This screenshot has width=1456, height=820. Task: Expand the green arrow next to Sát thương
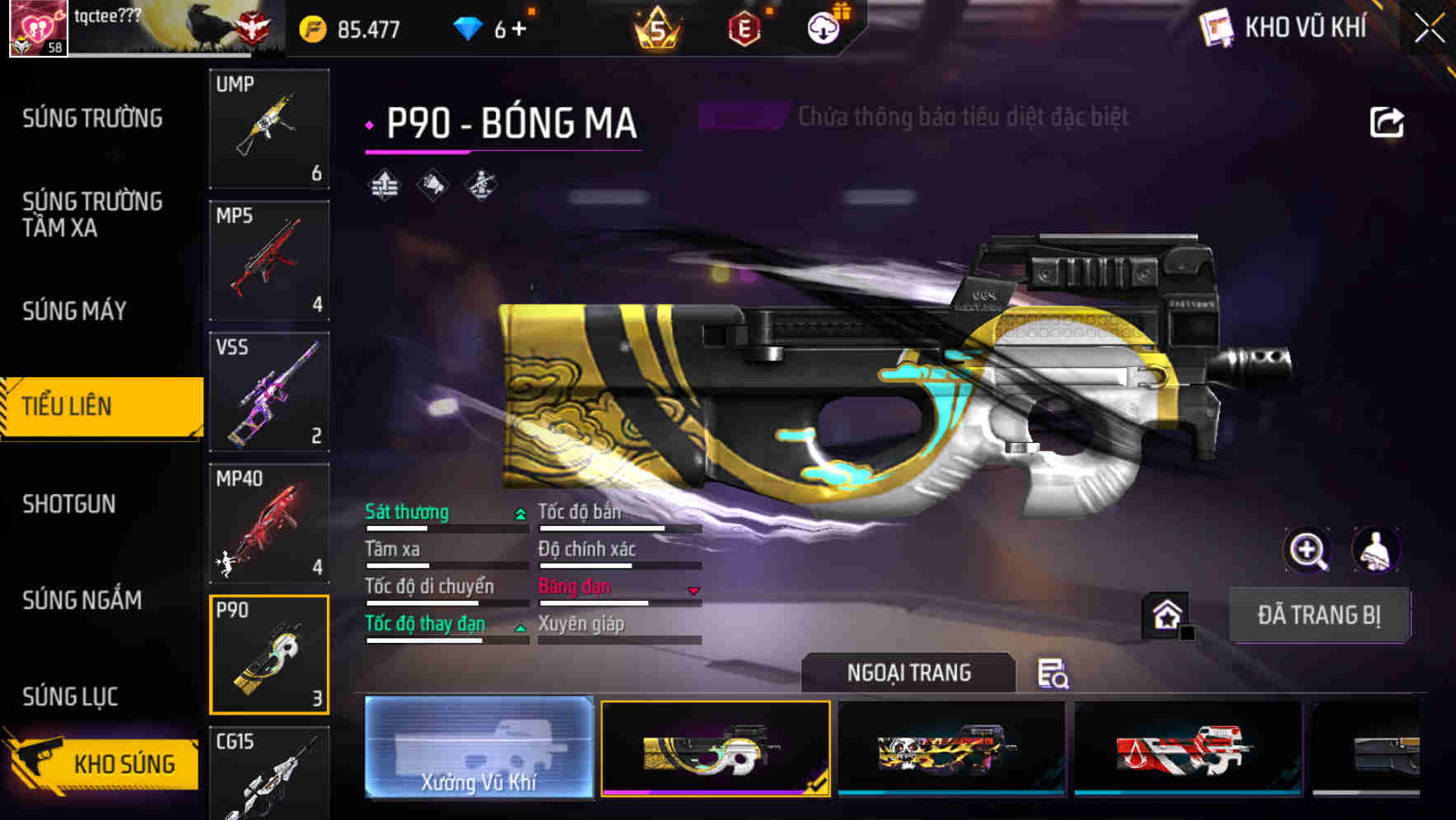coord(519,512)
